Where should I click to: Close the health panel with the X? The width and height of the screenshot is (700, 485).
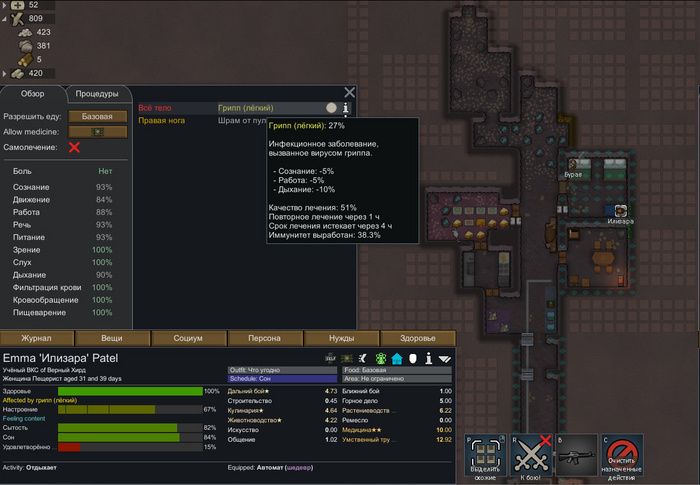349,93
